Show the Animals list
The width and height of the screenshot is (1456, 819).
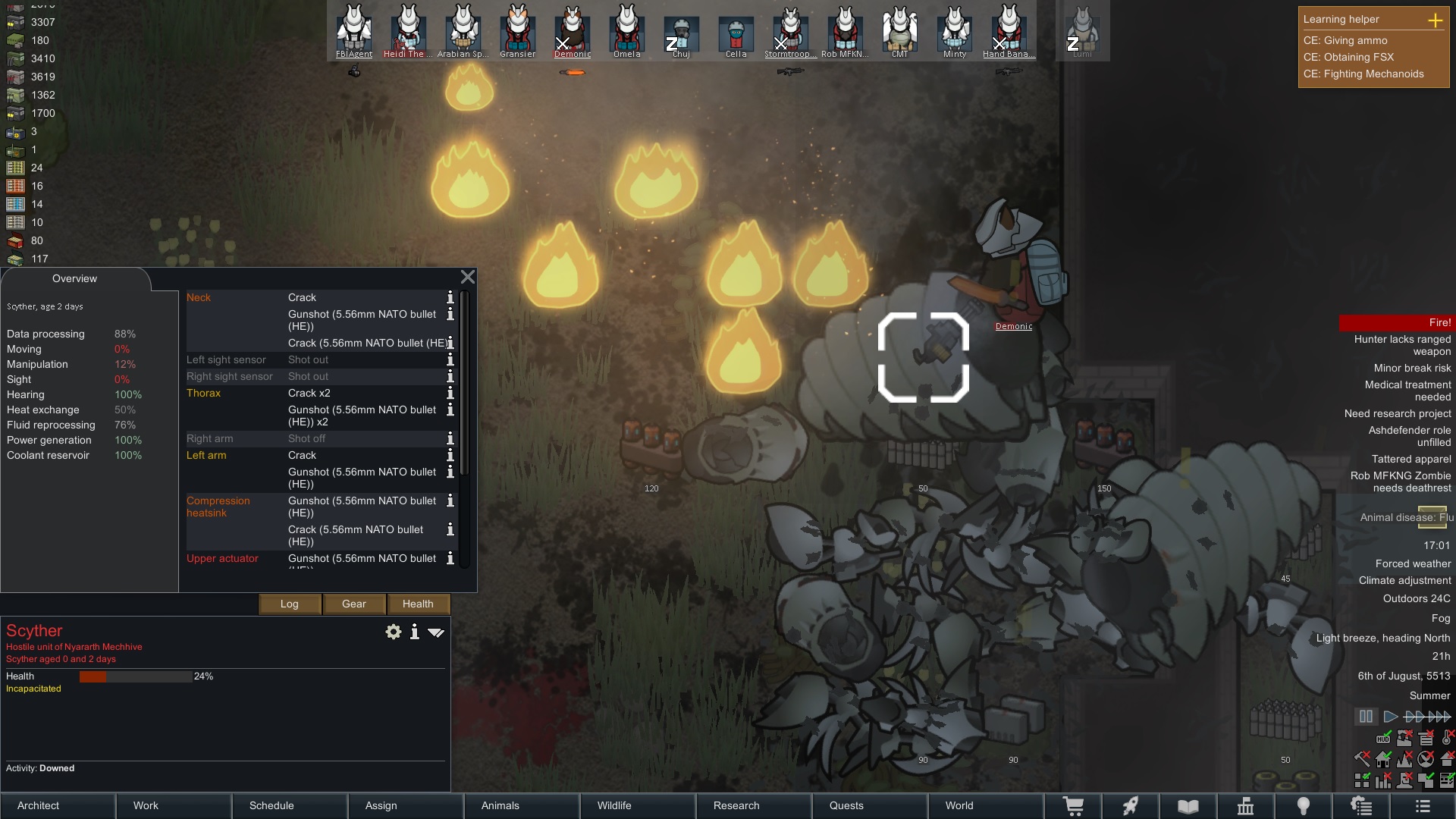click(522, 805)
